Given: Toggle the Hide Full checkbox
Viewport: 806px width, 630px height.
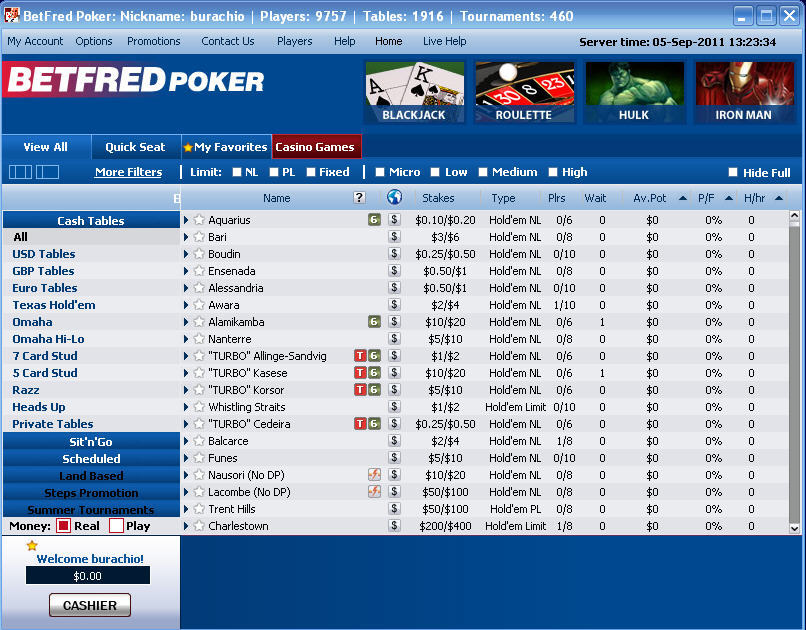Looking at the screenshot, I should click(733, 173).
